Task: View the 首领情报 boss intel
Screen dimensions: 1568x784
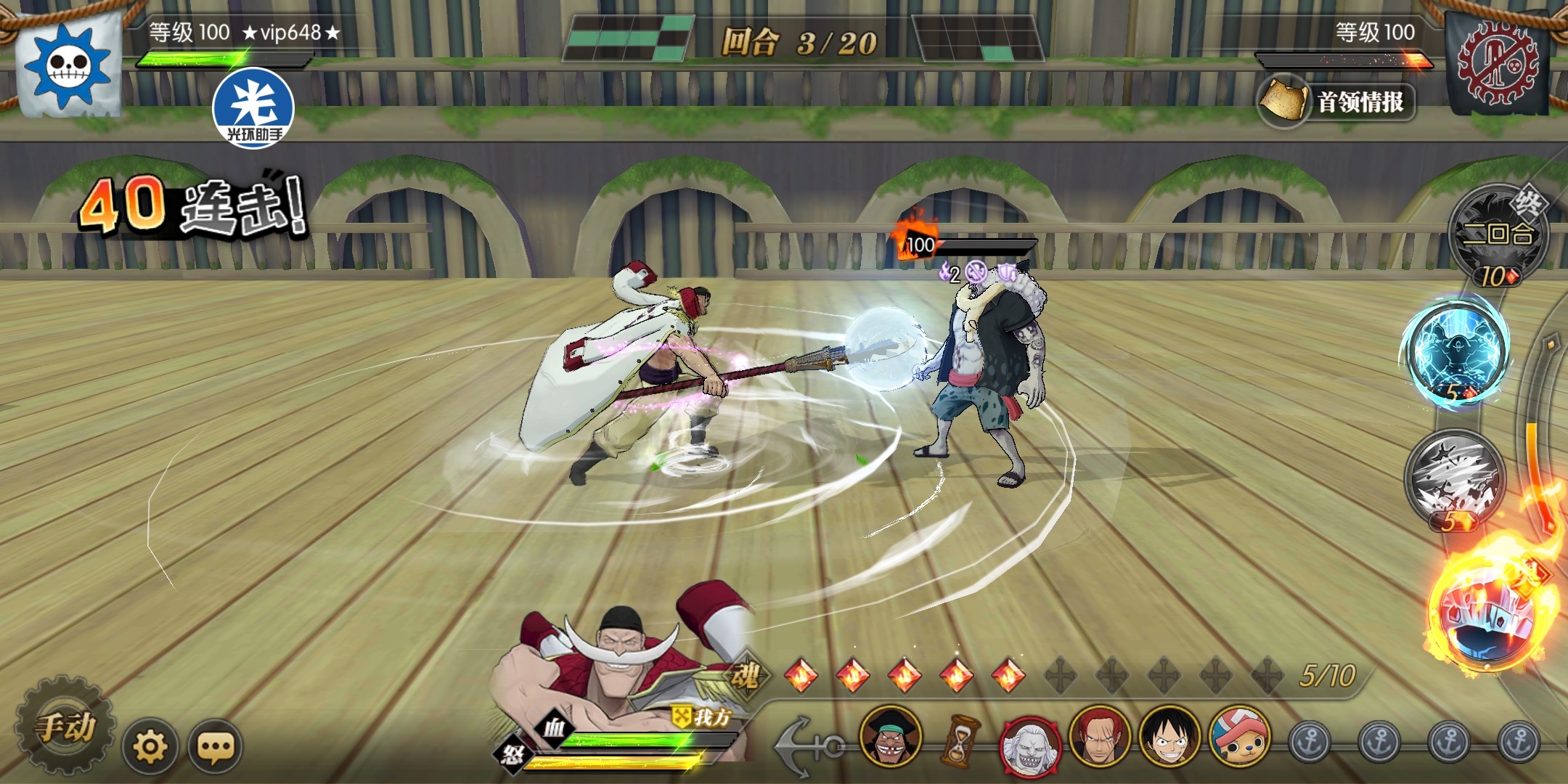Action: [x=1337, y=102]
